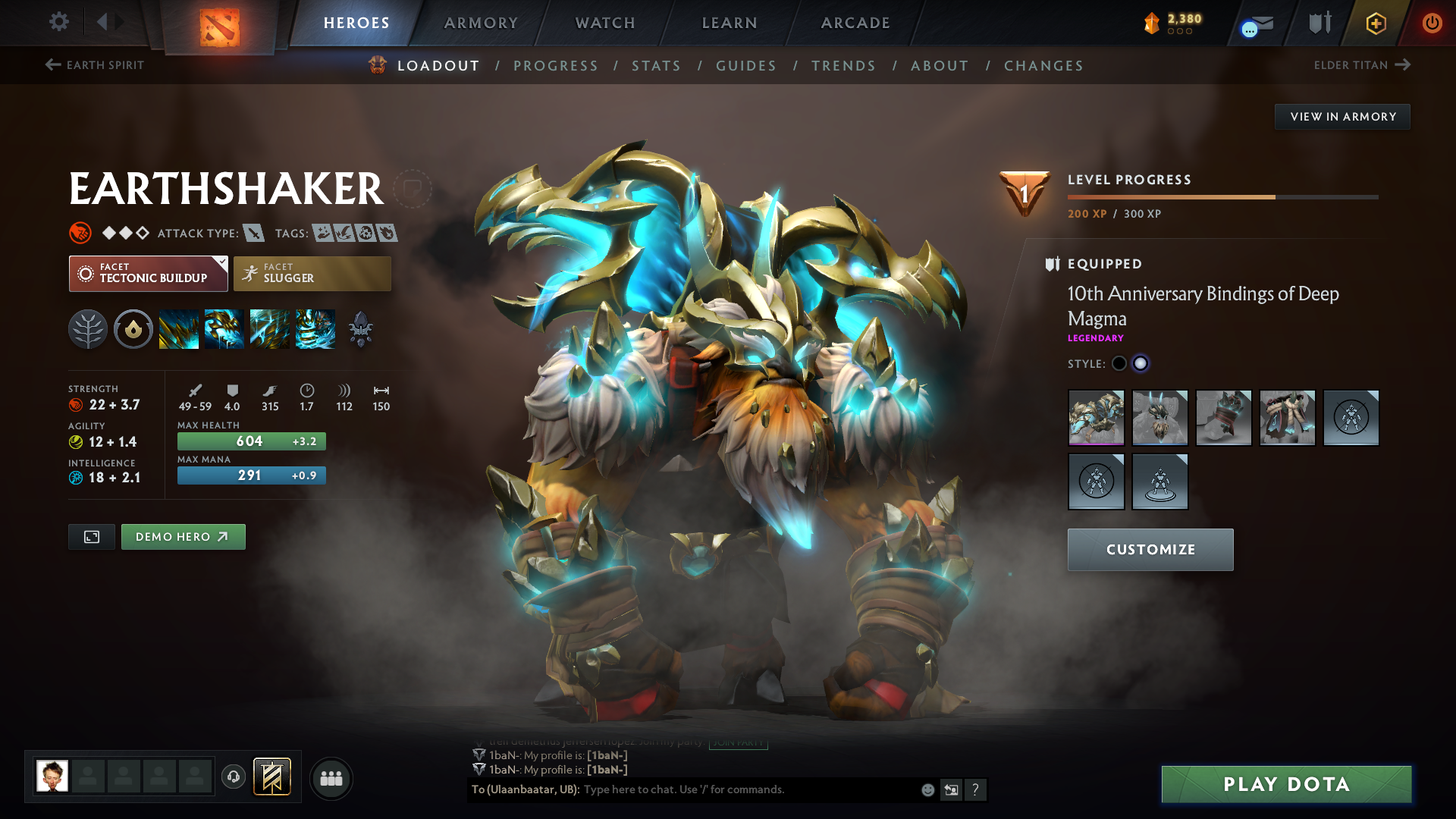The height and width of the screenshot is (819, 1456).
Task: Click the innate ability droplet icon
Action: (x=133, y=328)
